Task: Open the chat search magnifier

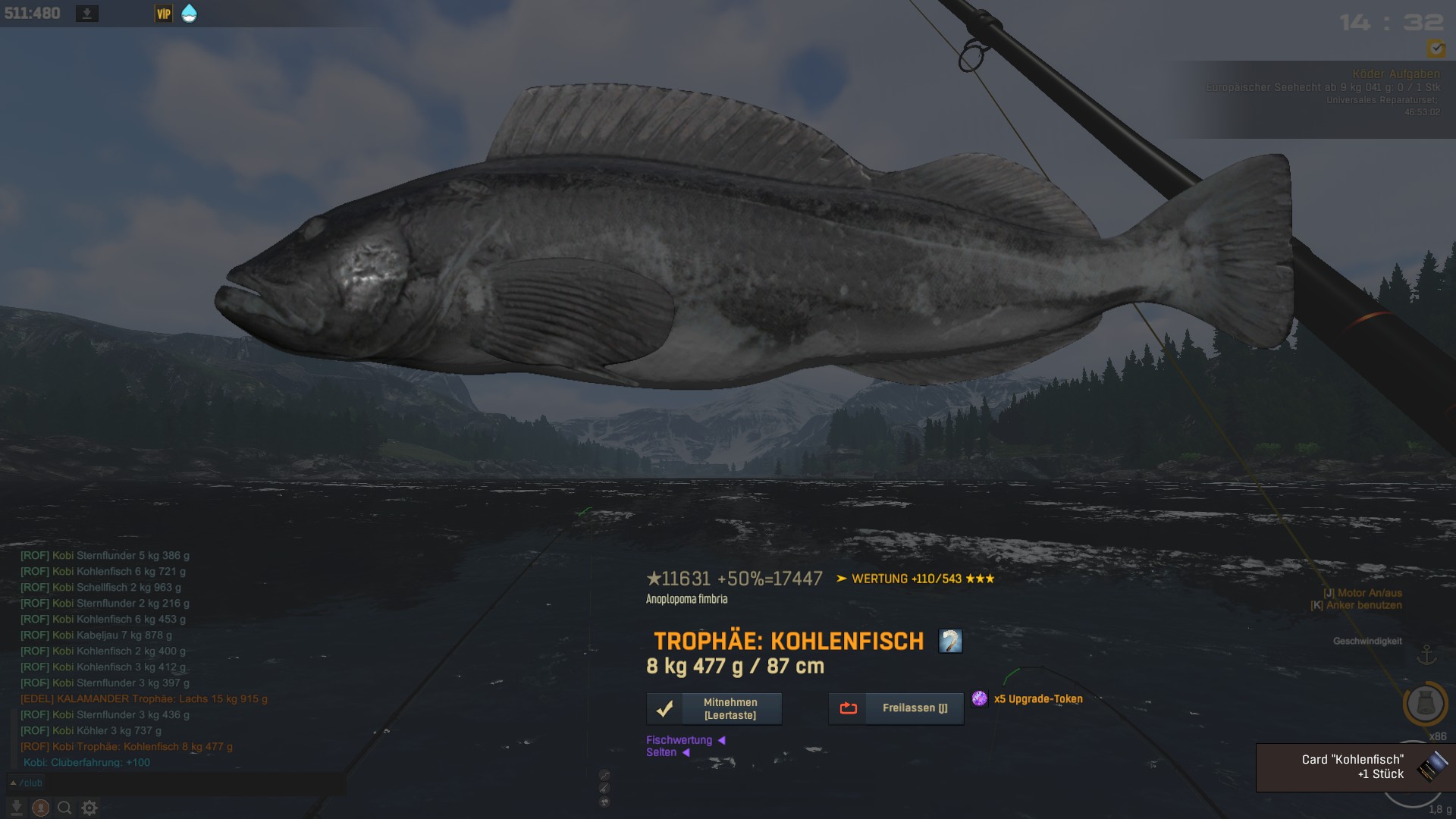Action: click(65, 808)
